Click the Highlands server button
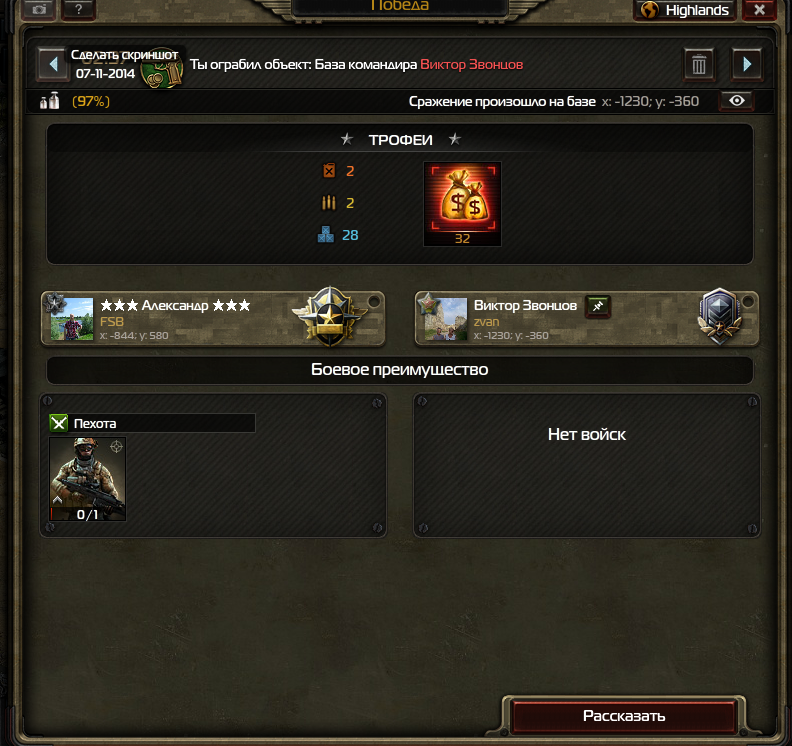 (x=686, y=10)
